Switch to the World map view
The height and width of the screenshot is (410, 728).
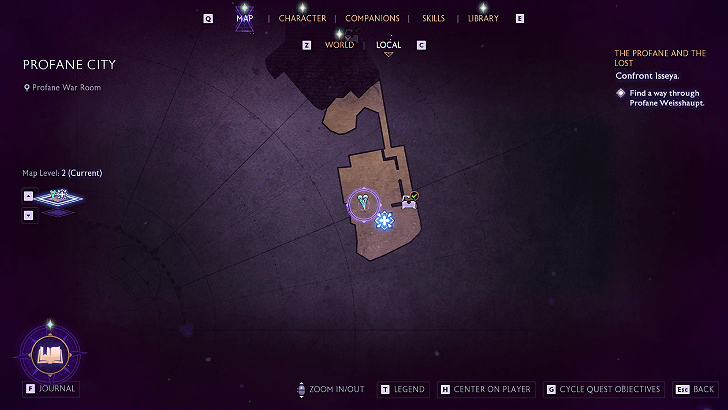[x=339, y=45]
